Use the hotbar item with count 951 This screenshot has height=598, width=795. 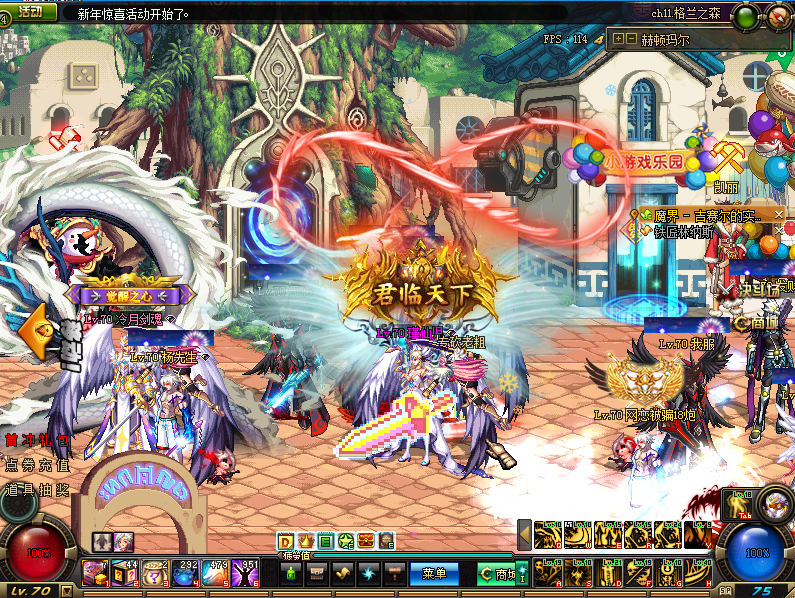coord(244,573)
